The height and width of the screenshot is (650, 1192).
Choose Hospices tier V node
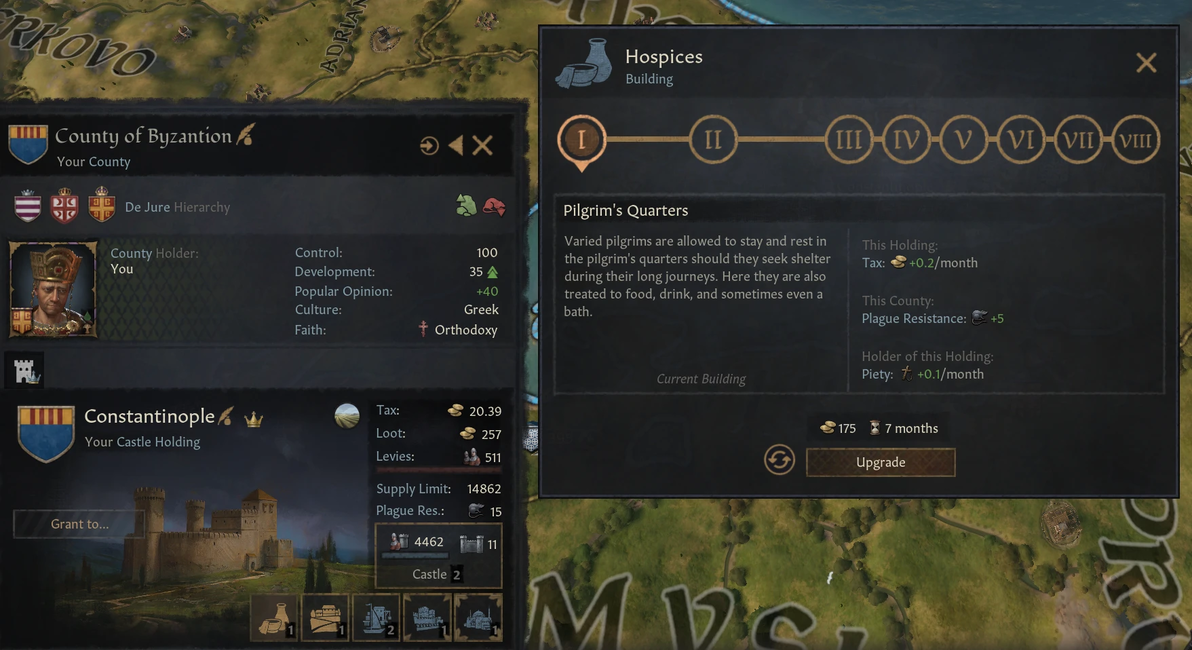[963, 139]
